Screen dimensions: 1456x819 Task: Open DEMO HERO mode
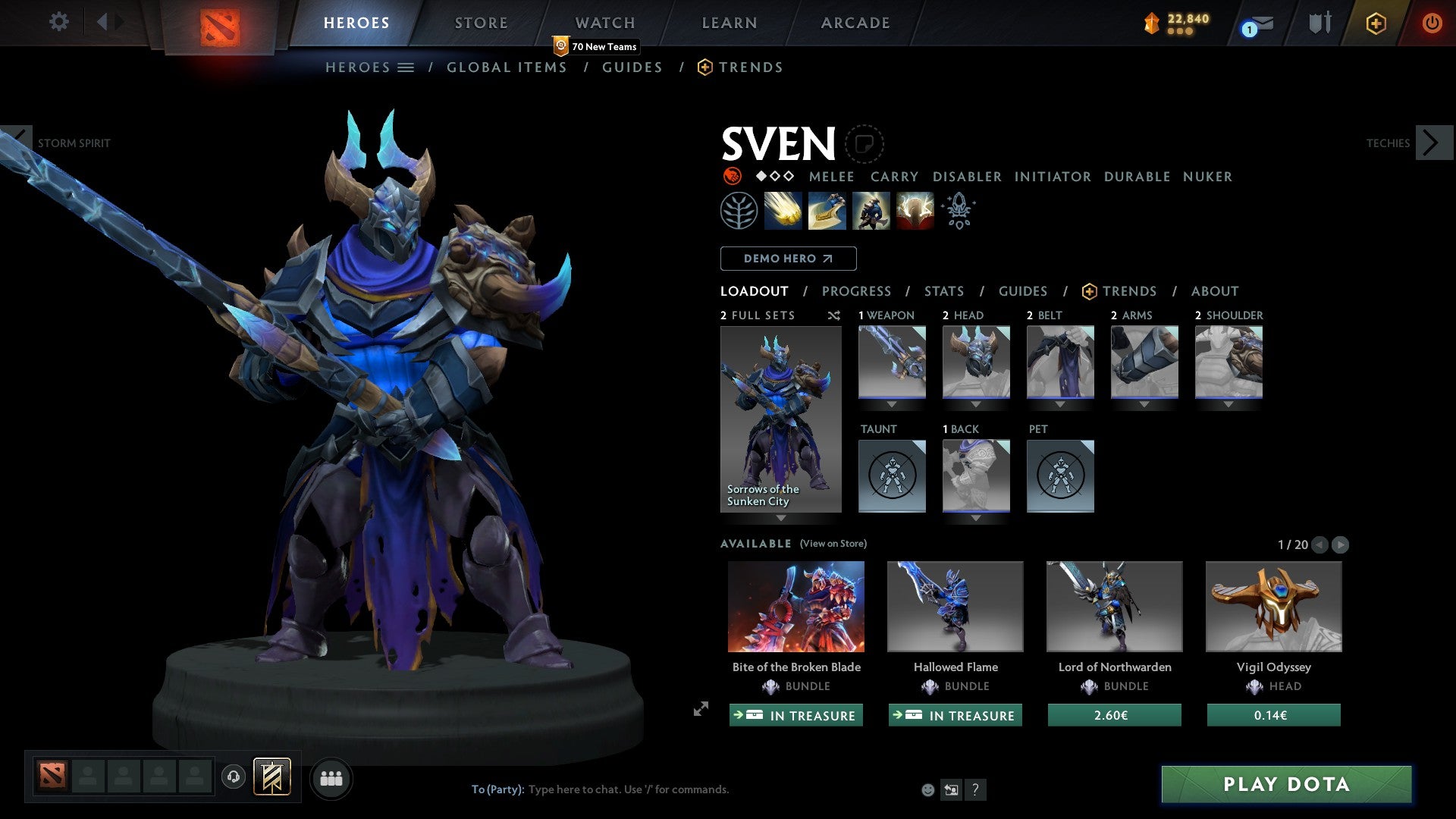[788, 259]
